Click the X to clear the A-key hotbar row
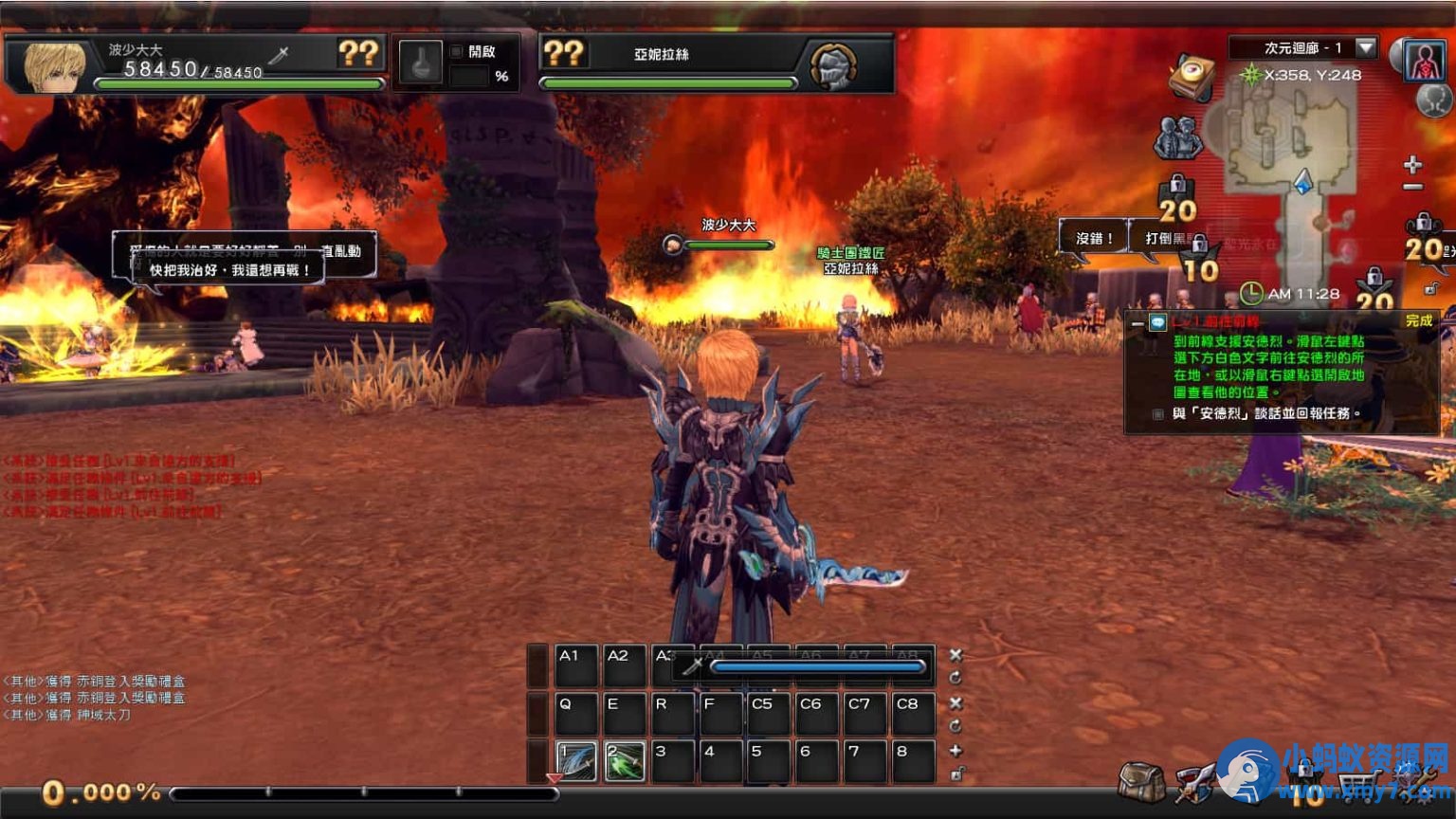 click(x=956, y=654)
